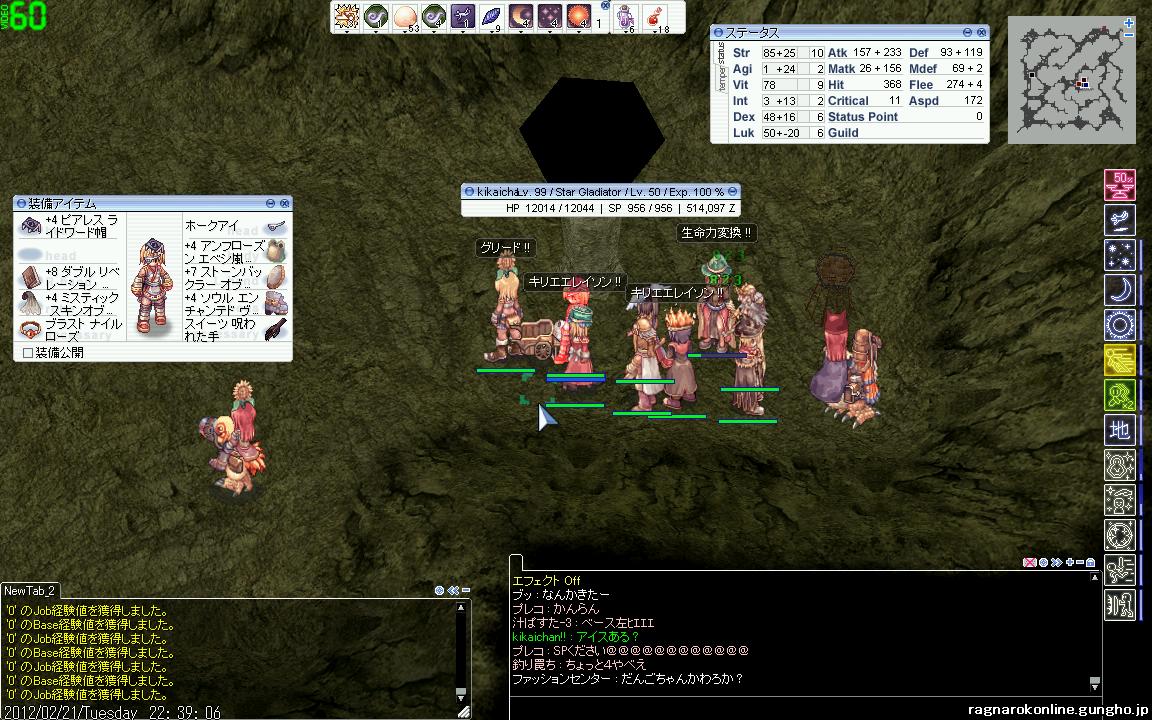The image size is (1152, 720).
Task: Select the ring accessory equipment slot
Action: (29, 329)
